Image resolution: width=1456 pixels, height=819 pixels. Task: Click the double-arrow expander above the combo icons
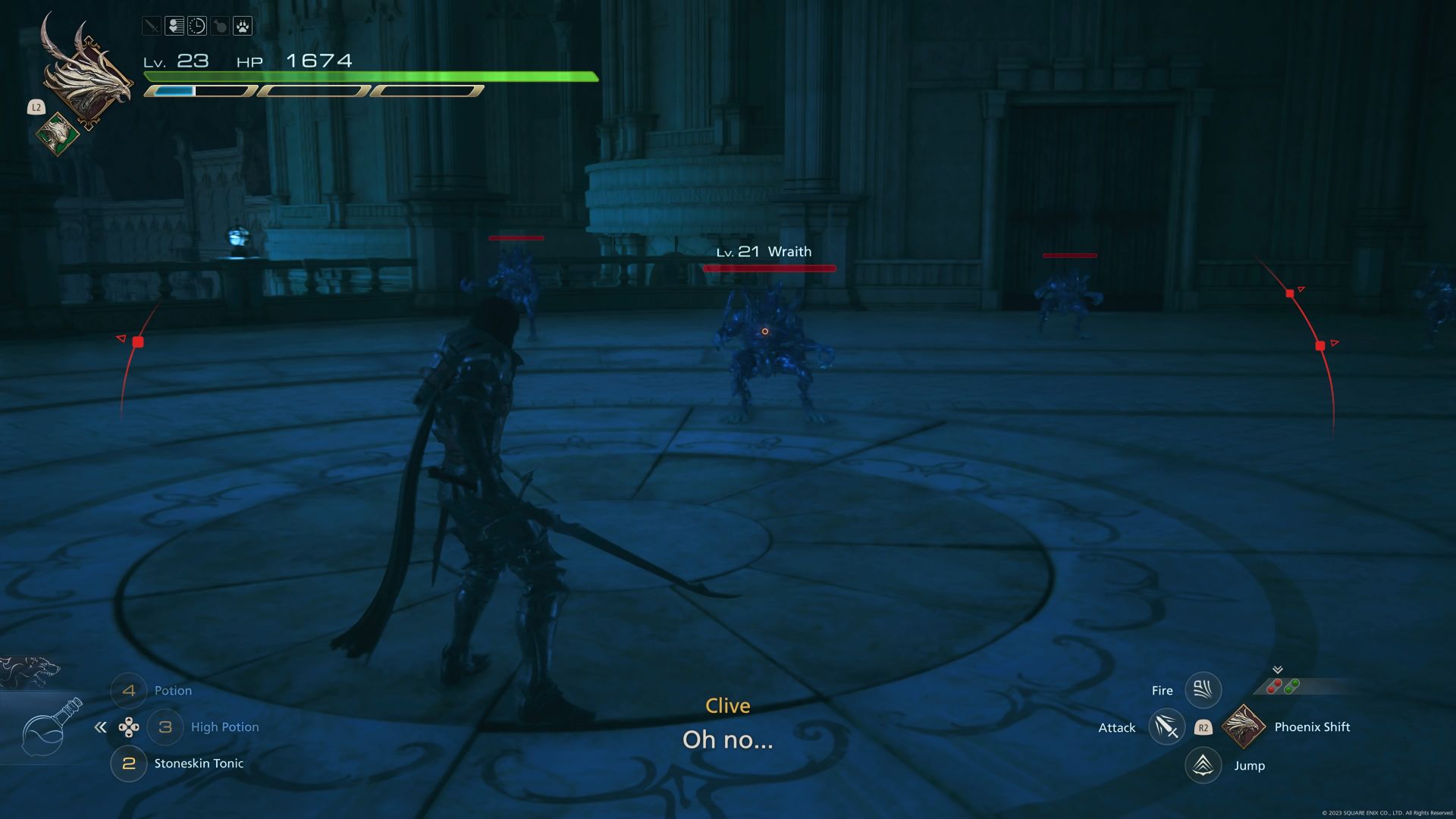pos(1277,670)
